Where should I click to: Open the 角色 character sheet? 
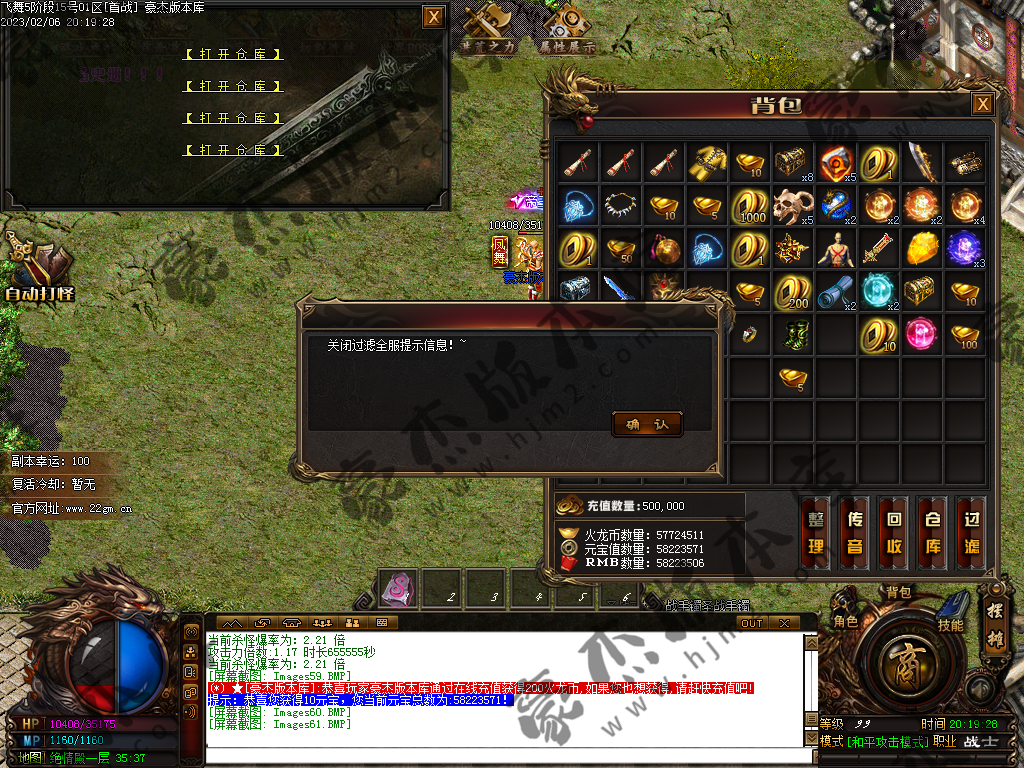[x=846, y=620]
